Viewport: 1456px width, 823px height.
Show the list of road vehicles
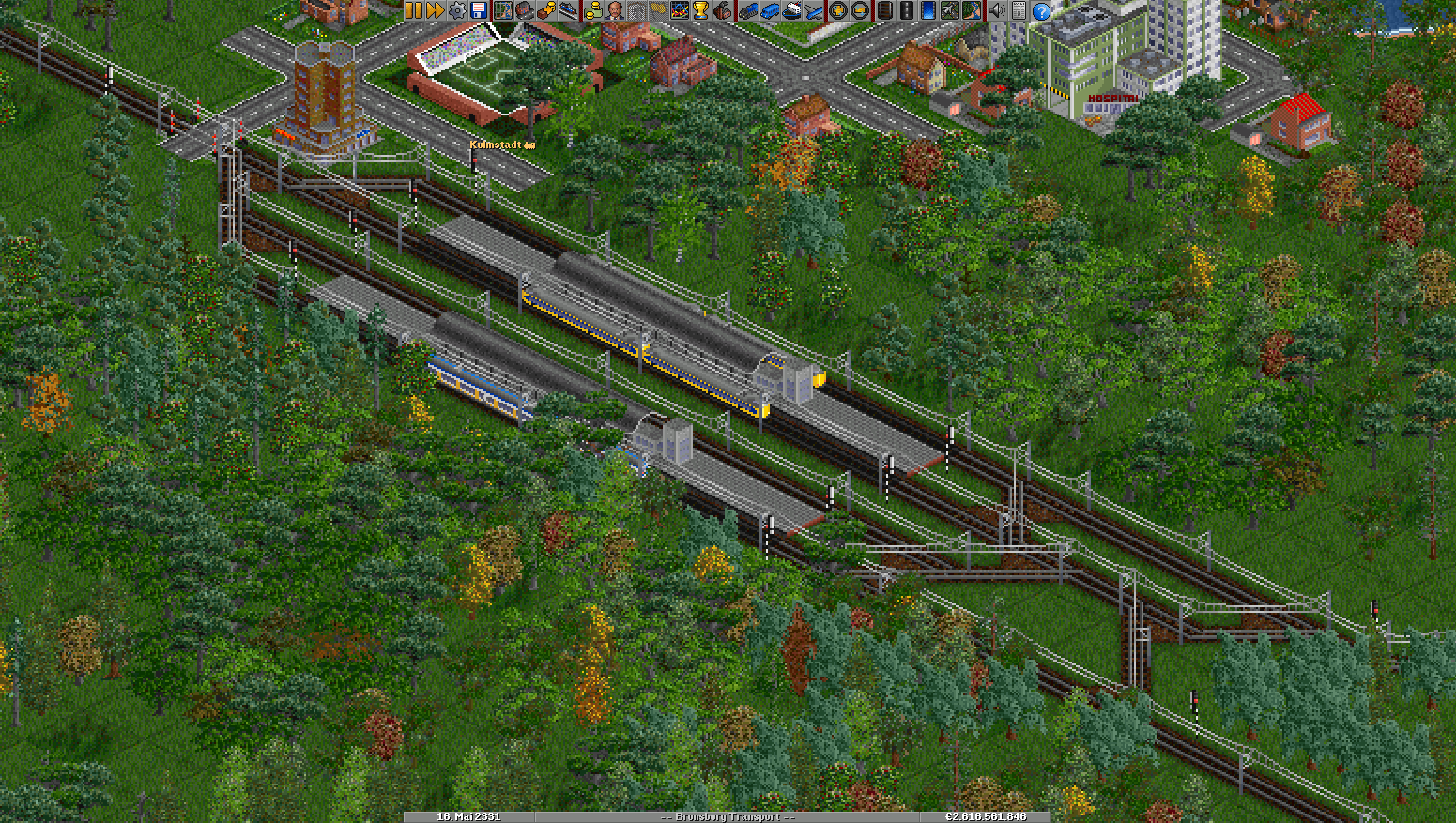769,10
